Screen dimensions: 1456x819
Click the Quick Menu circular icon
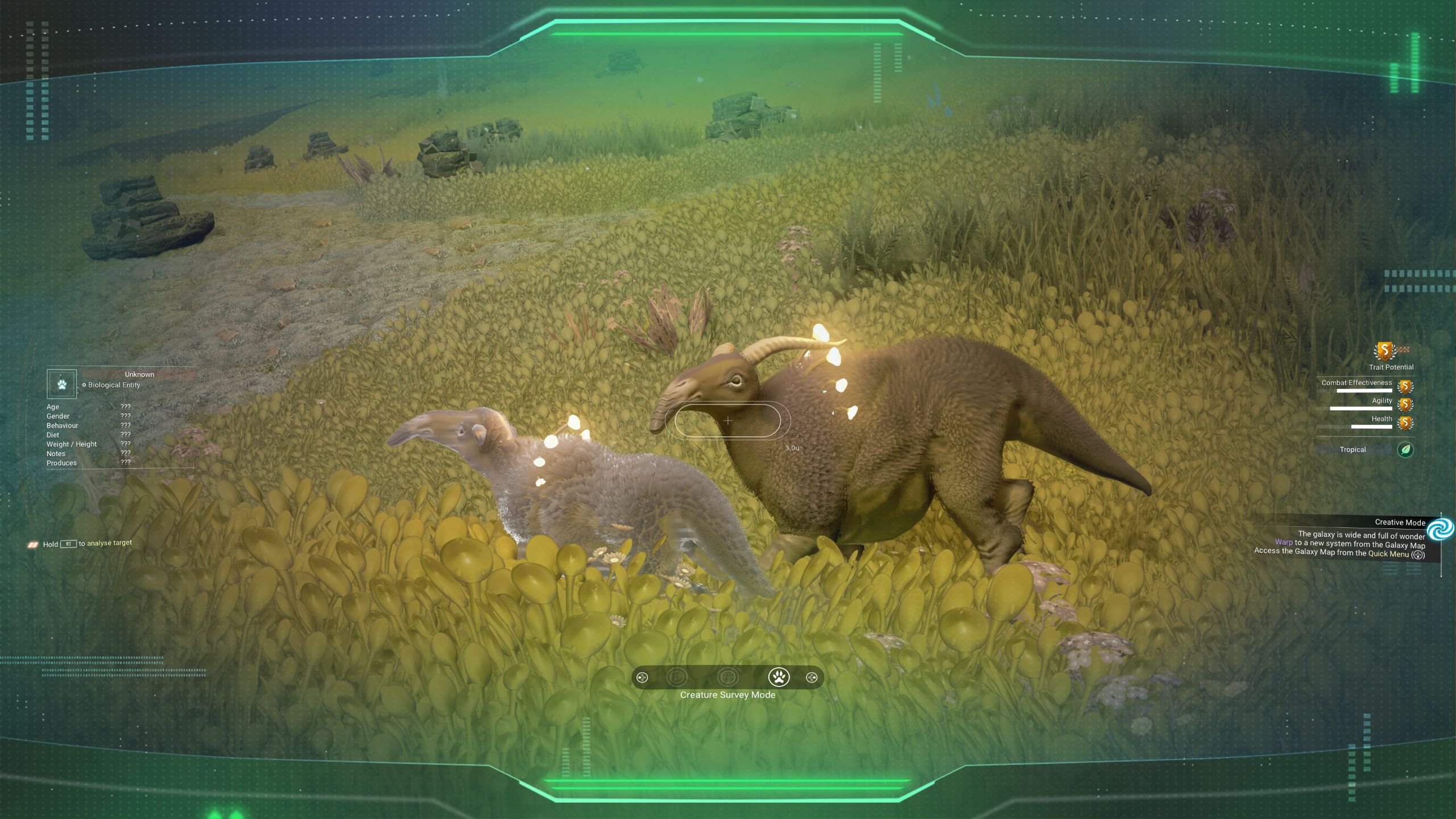coord(1418,555)
